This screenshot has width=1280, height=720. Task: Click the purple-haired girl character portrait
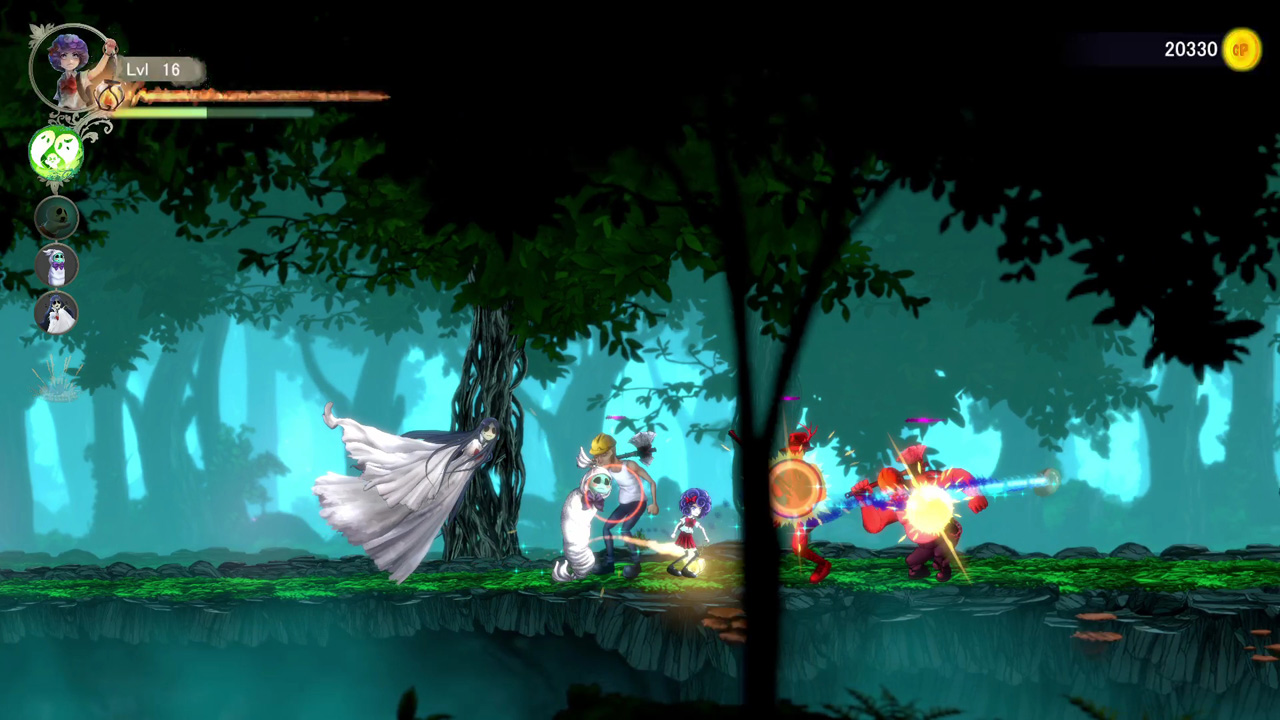click(x=70, y=66)
